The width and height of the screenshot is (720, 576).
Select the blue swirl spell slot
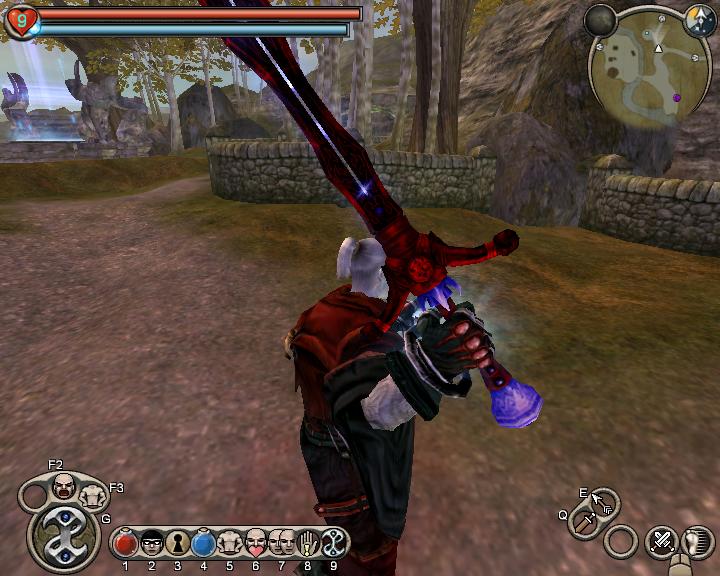[x=334, y=544]
